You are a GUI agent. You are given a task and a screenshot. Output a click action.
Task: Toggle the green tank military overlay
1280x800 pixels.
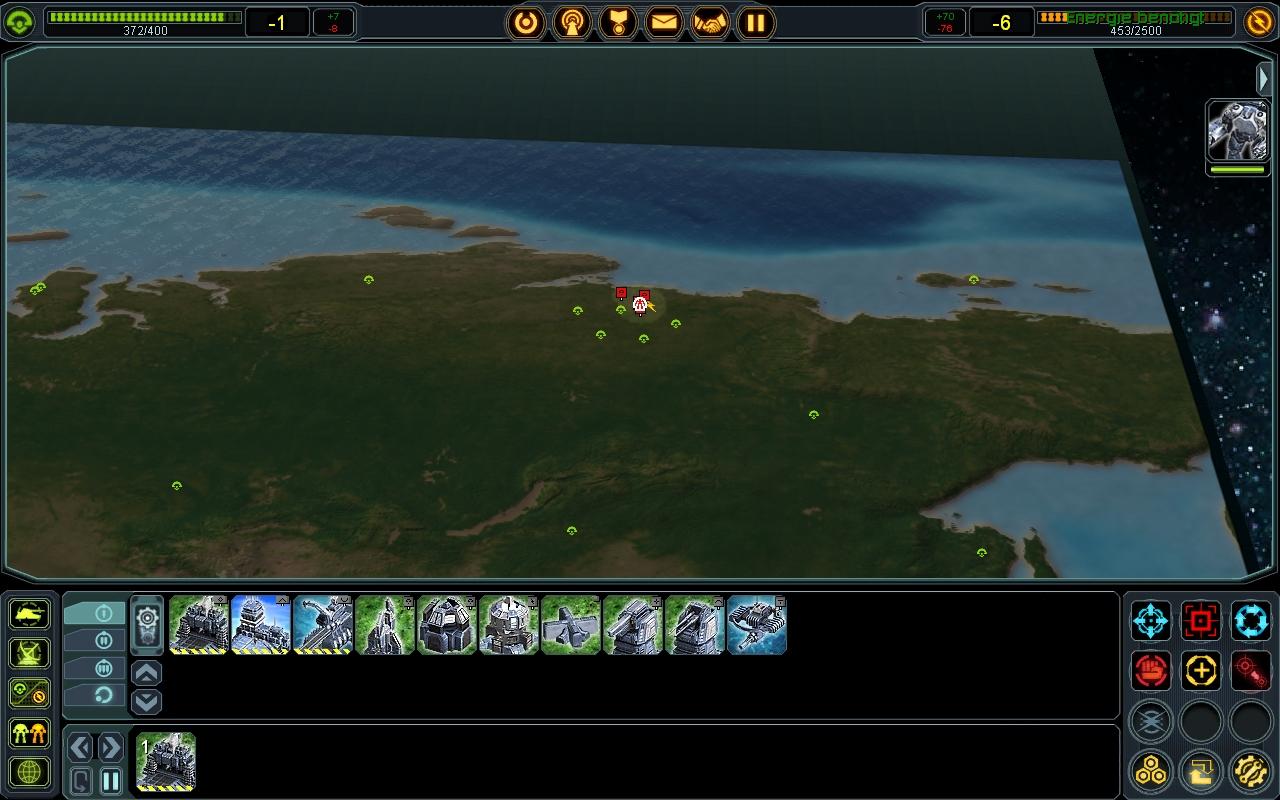[x=30, y=613]
